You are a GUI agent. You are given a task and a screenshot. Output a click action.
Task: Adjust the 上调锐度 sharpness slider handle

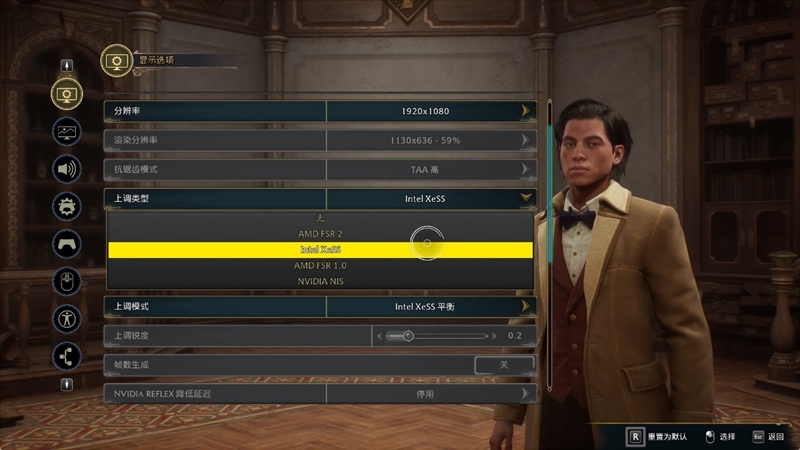(408, 336)
